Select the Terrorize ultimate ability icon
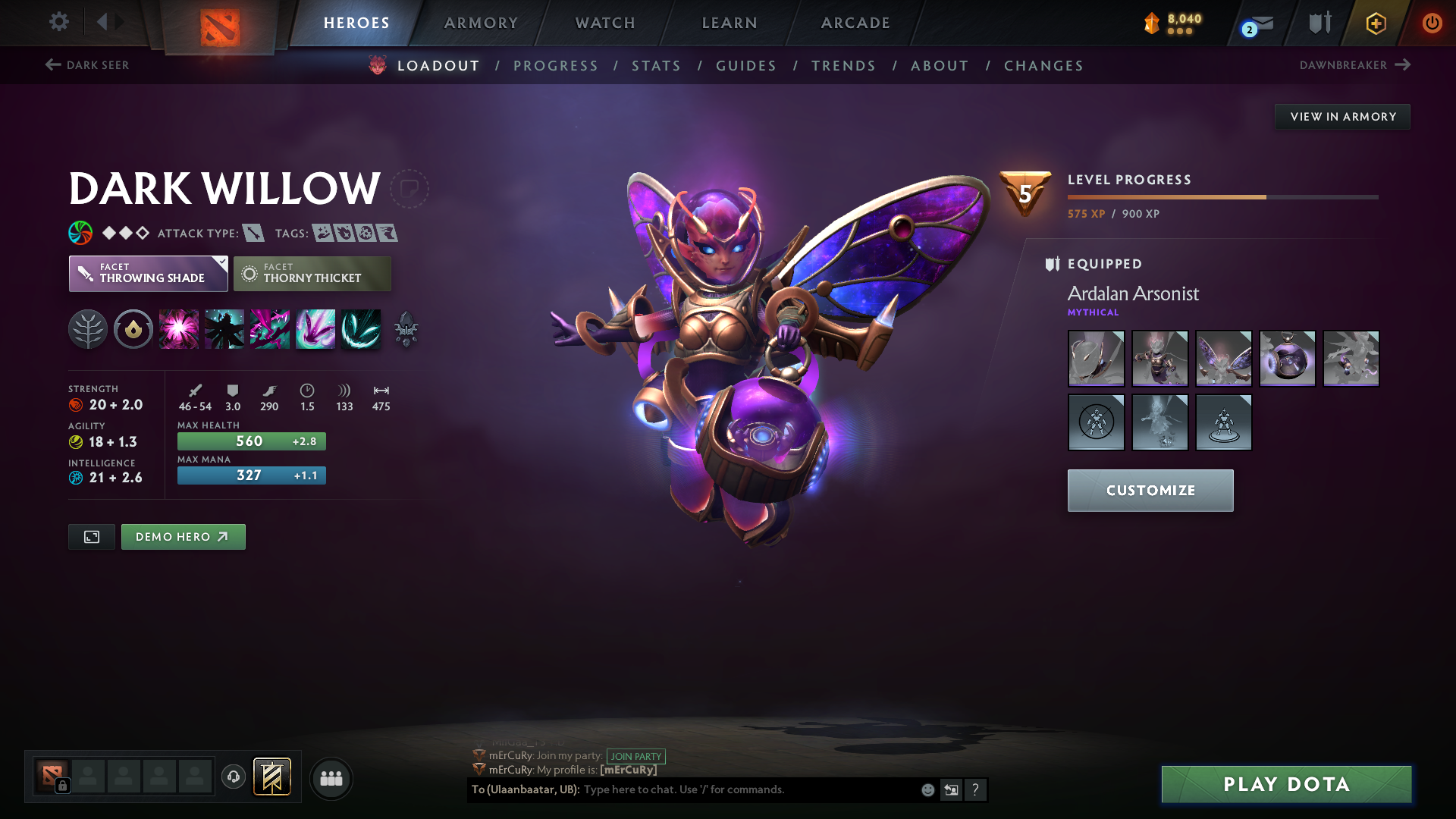This screenshot has width=1456, height=819. point(361,329)
